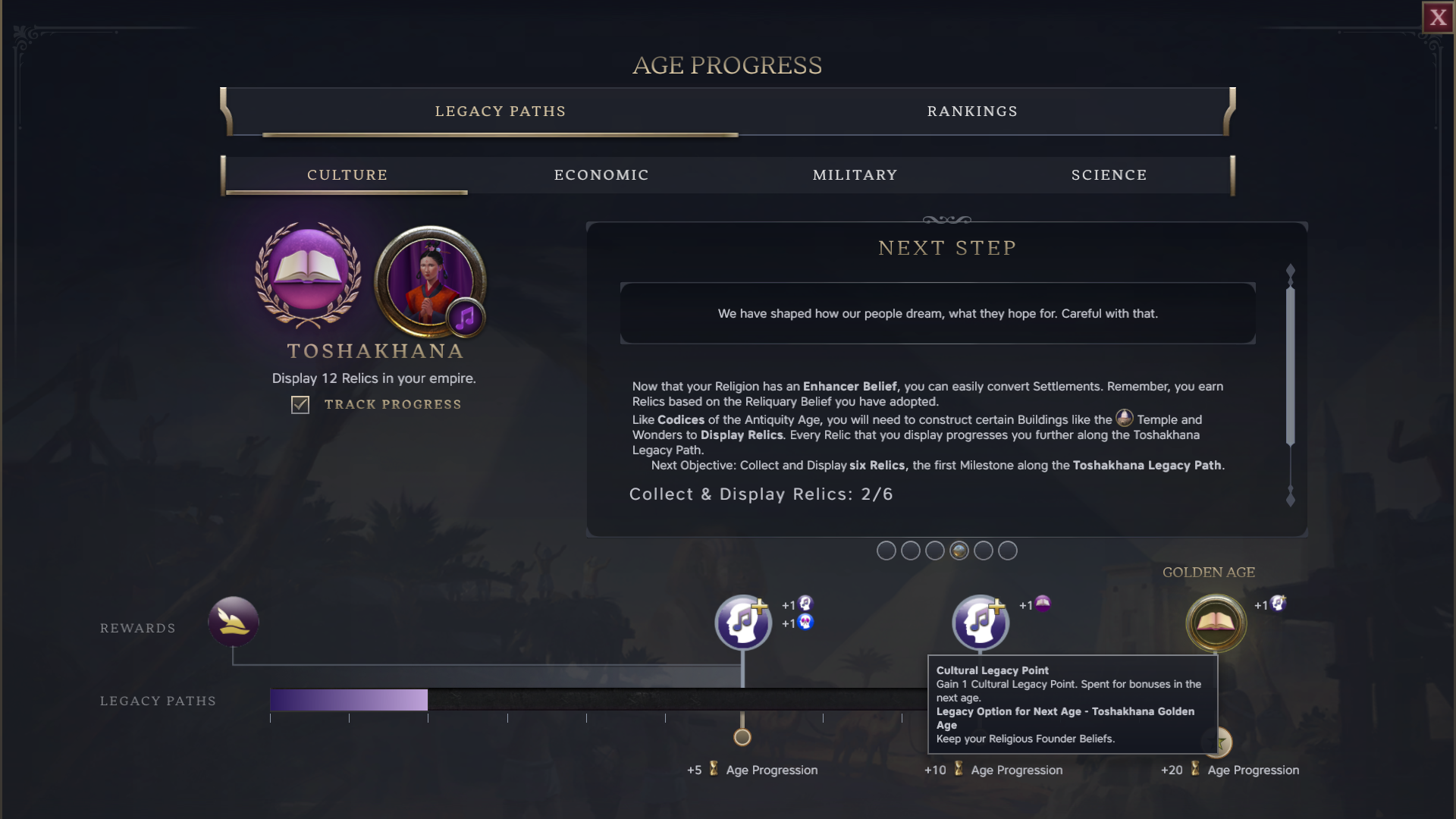Select the highlighted fourth step page dot

pyautogui.click(x=959, y=551)
